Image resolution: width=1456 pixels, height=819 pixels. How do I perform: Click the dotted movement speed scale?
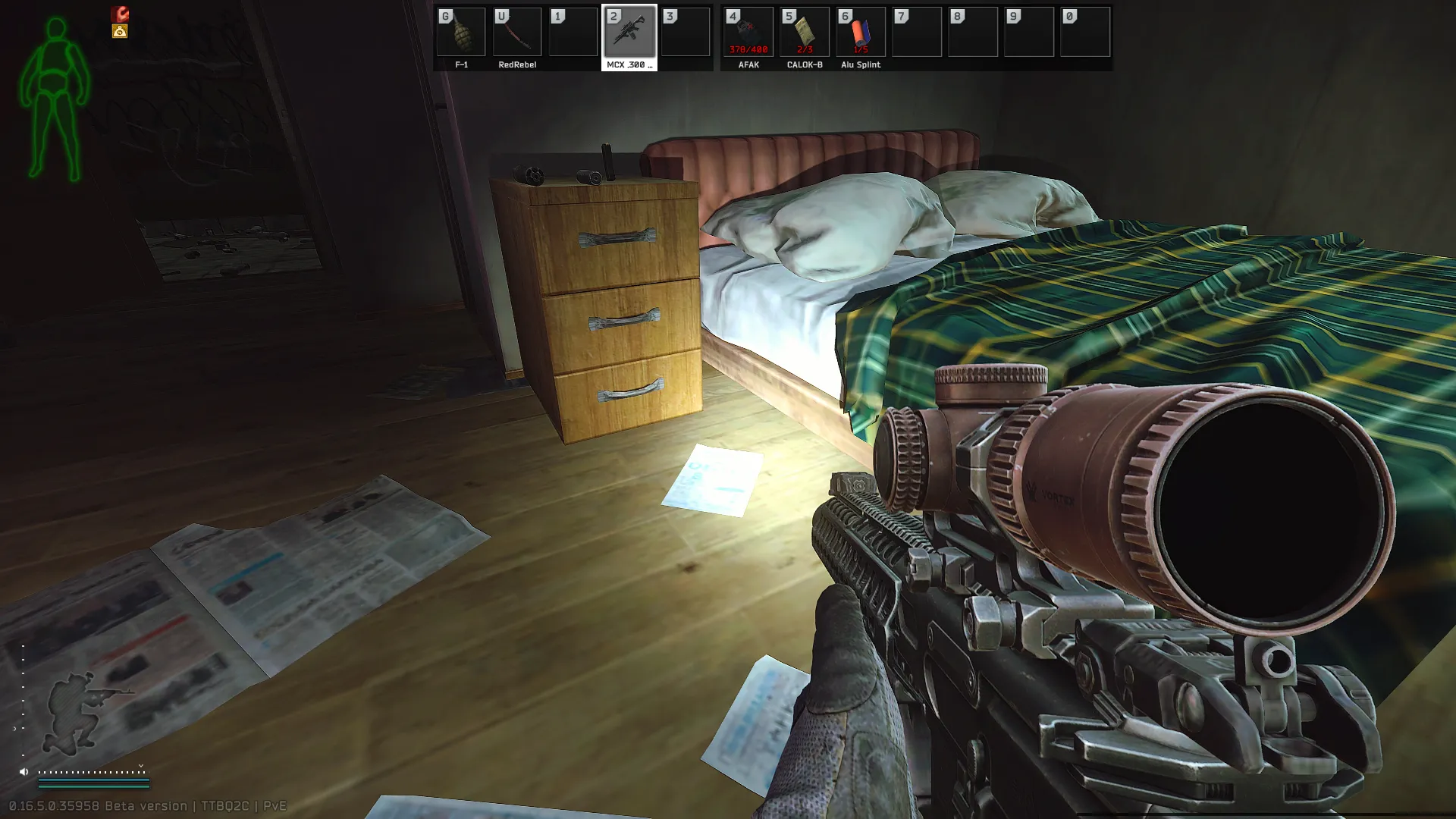(92, 772)
